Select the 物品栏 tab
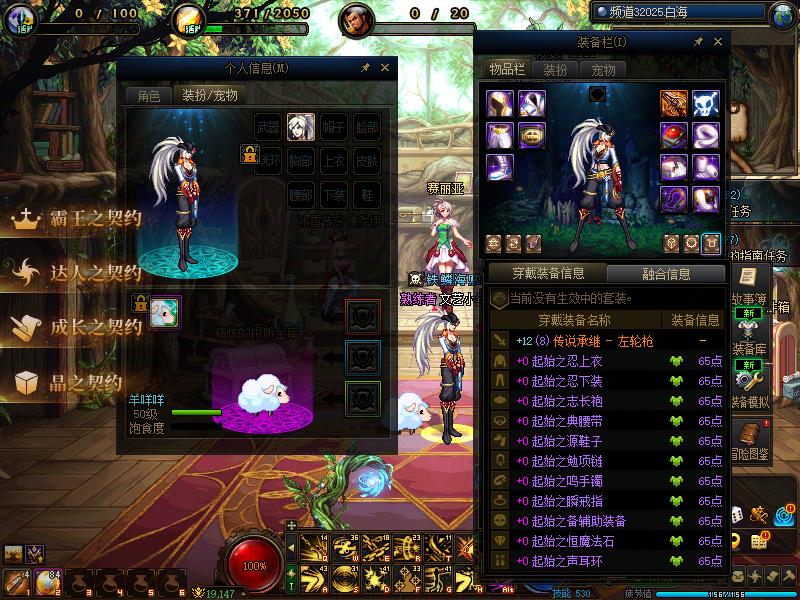The height and width of the screenshot is (600, 800). [506, 70]
